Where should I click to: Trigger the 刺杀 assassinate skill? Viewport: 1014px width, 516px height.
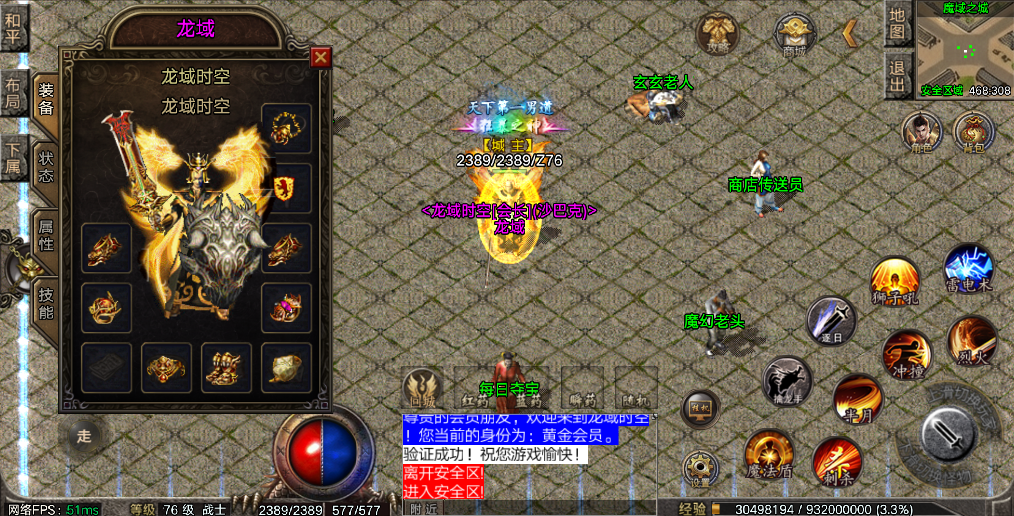click(x=835, y=462)
